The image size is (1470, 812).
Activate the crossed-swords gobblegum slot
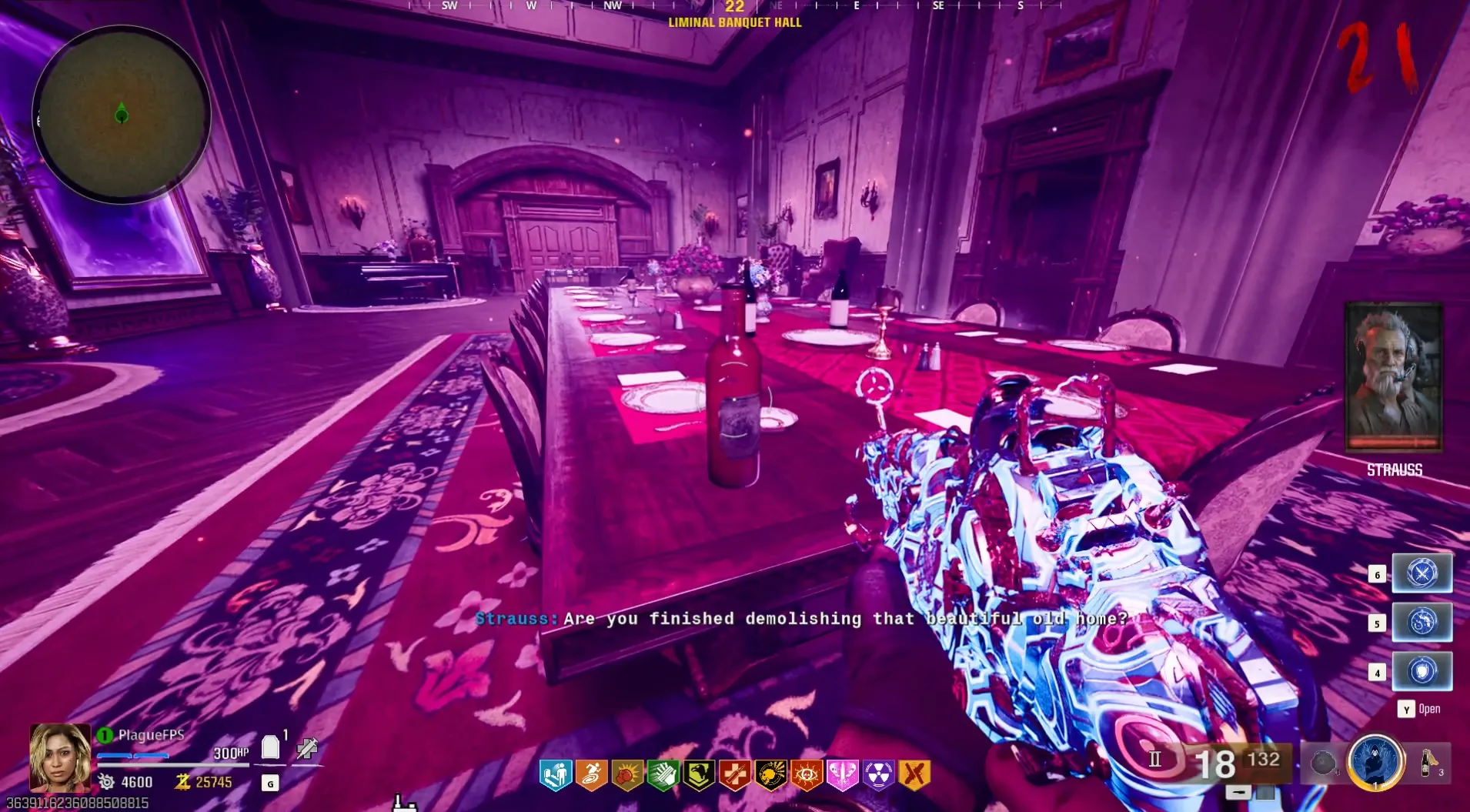[x=1422, y=573]
